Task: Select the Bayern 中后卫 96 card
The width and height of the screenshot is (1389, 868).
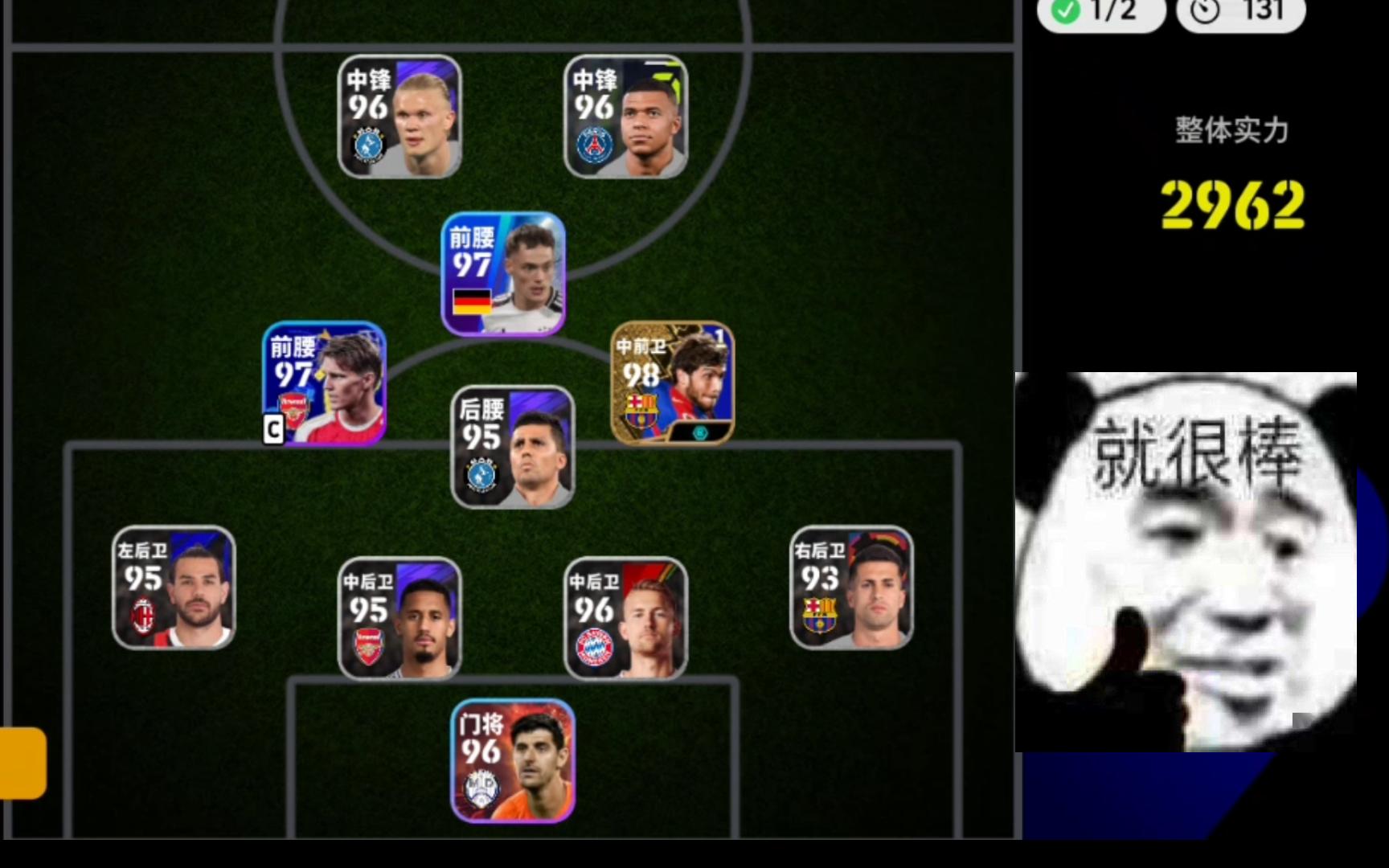Action: [625, 618]
